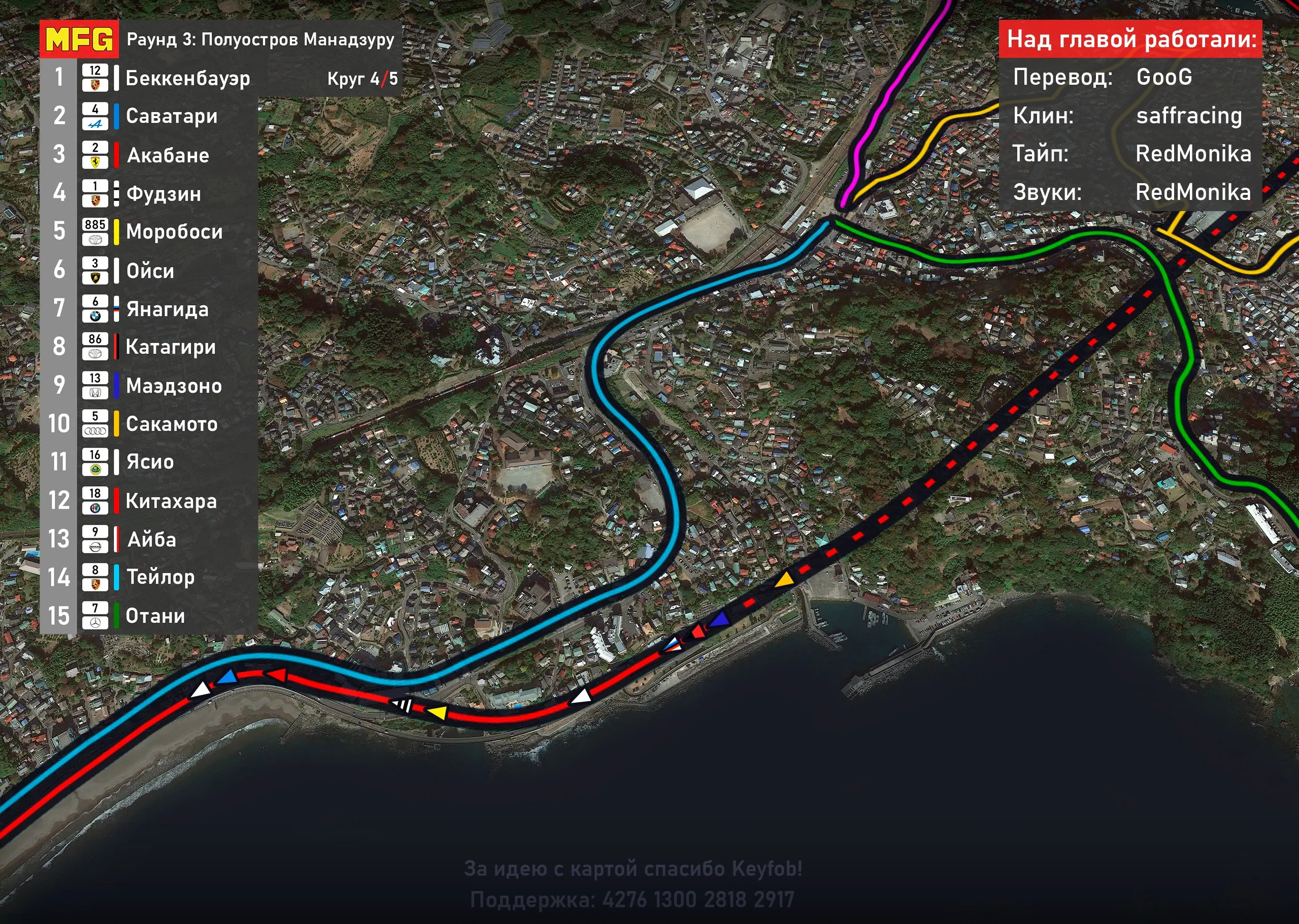
Task: Pick the Моробоси row, car 885
Action: [174, 231]
